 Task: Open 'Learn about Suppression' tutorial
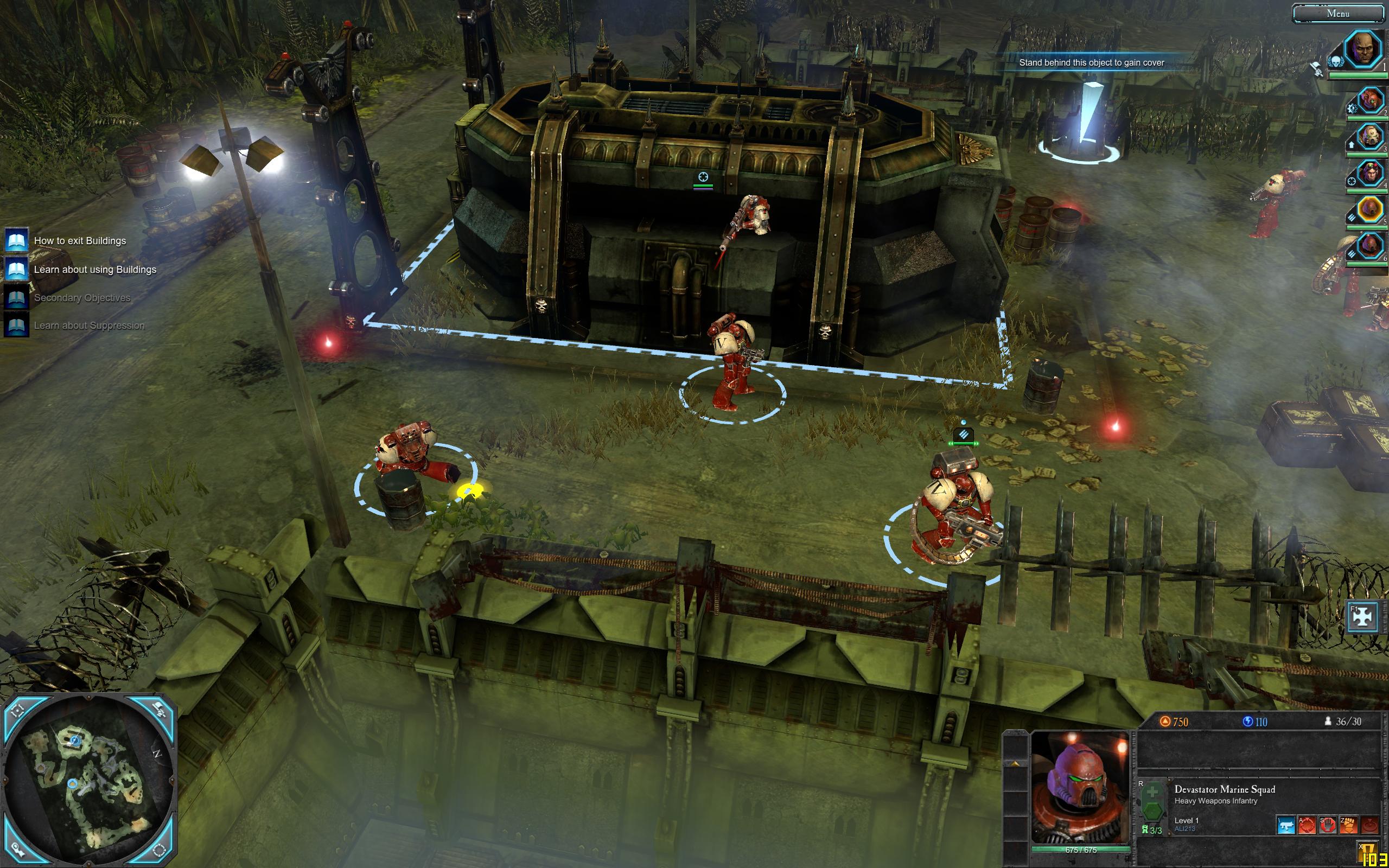(x=88, y=325)
